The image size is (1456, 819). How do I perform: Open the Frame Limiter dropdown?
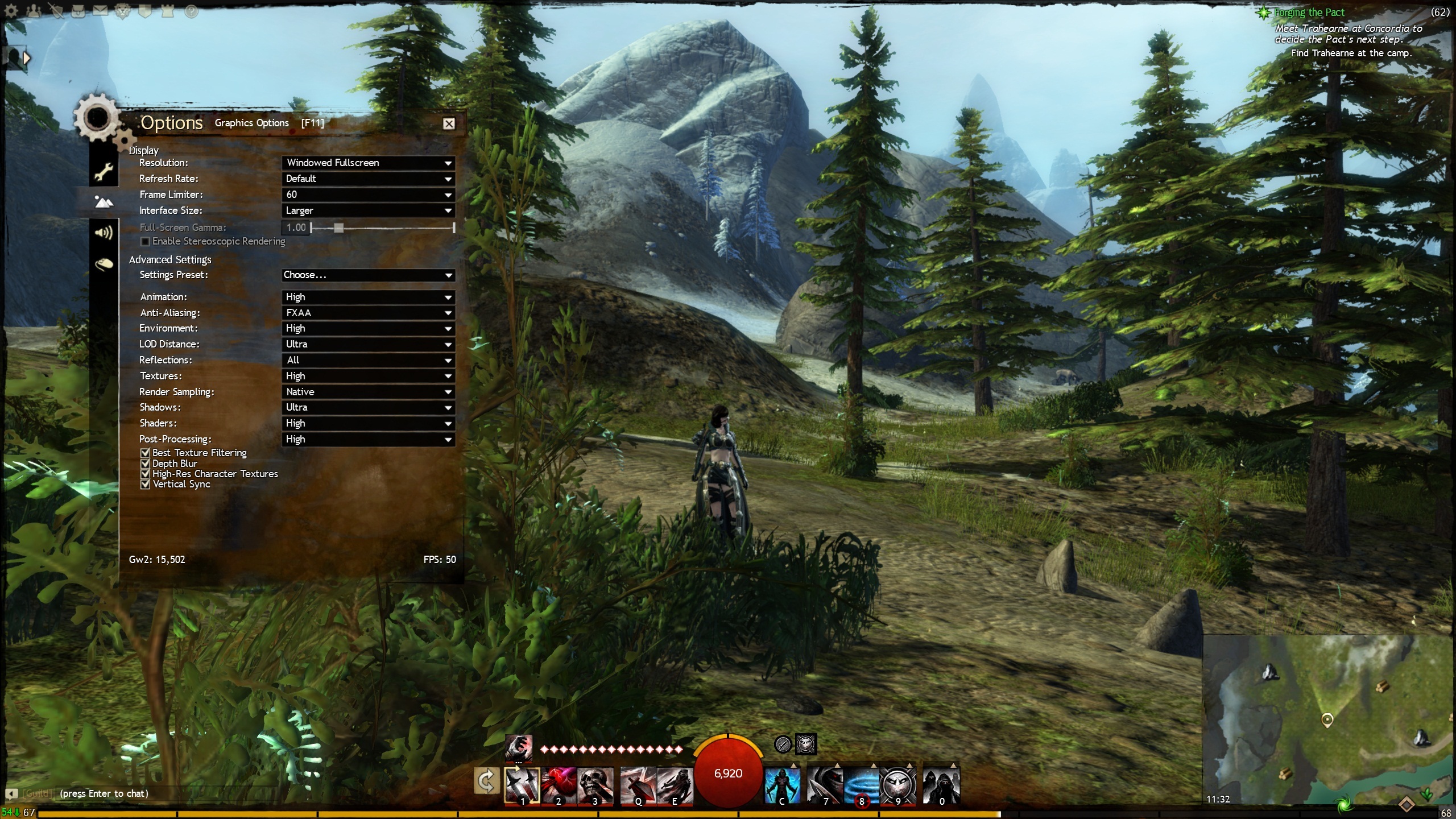(368, 195)
